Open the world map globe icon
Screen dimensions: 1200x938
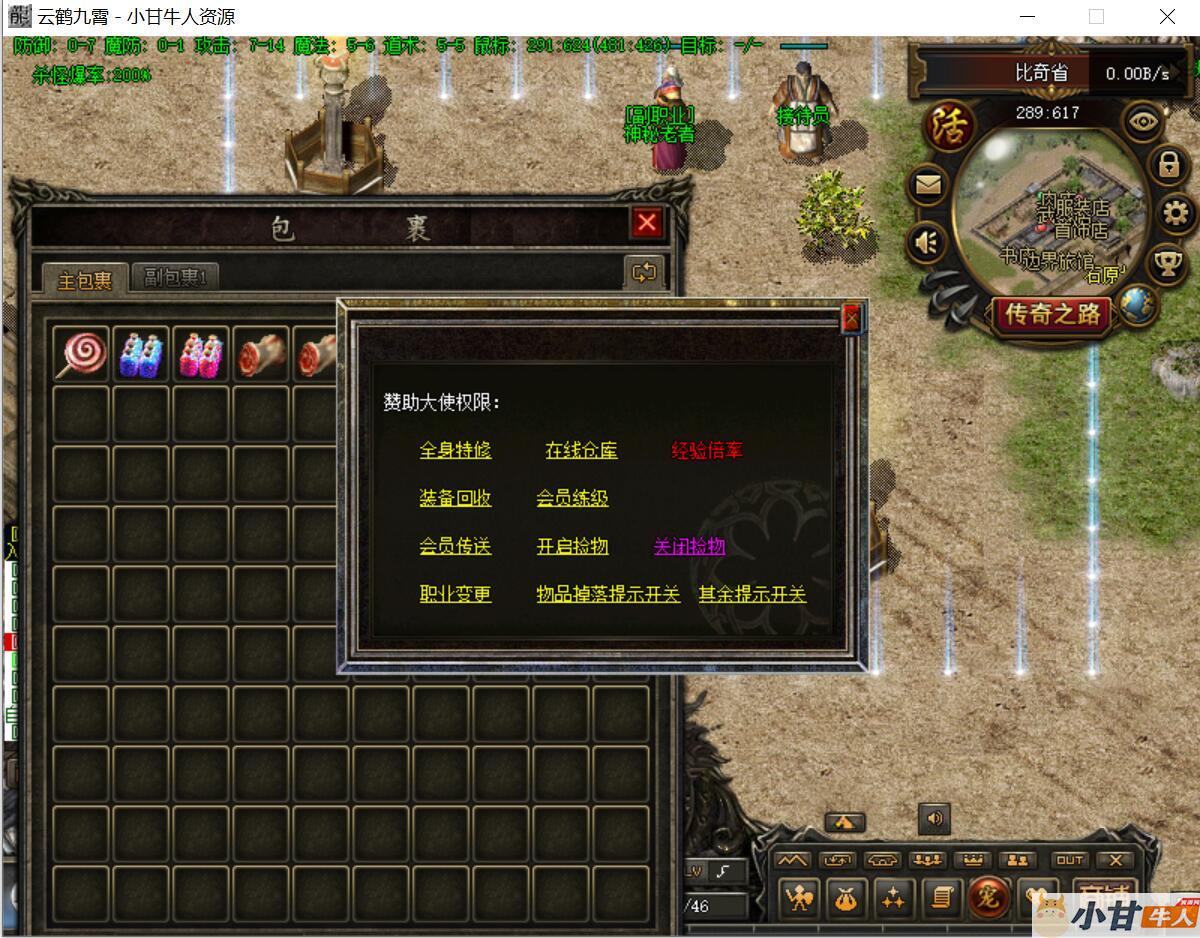pos(1137,303)
